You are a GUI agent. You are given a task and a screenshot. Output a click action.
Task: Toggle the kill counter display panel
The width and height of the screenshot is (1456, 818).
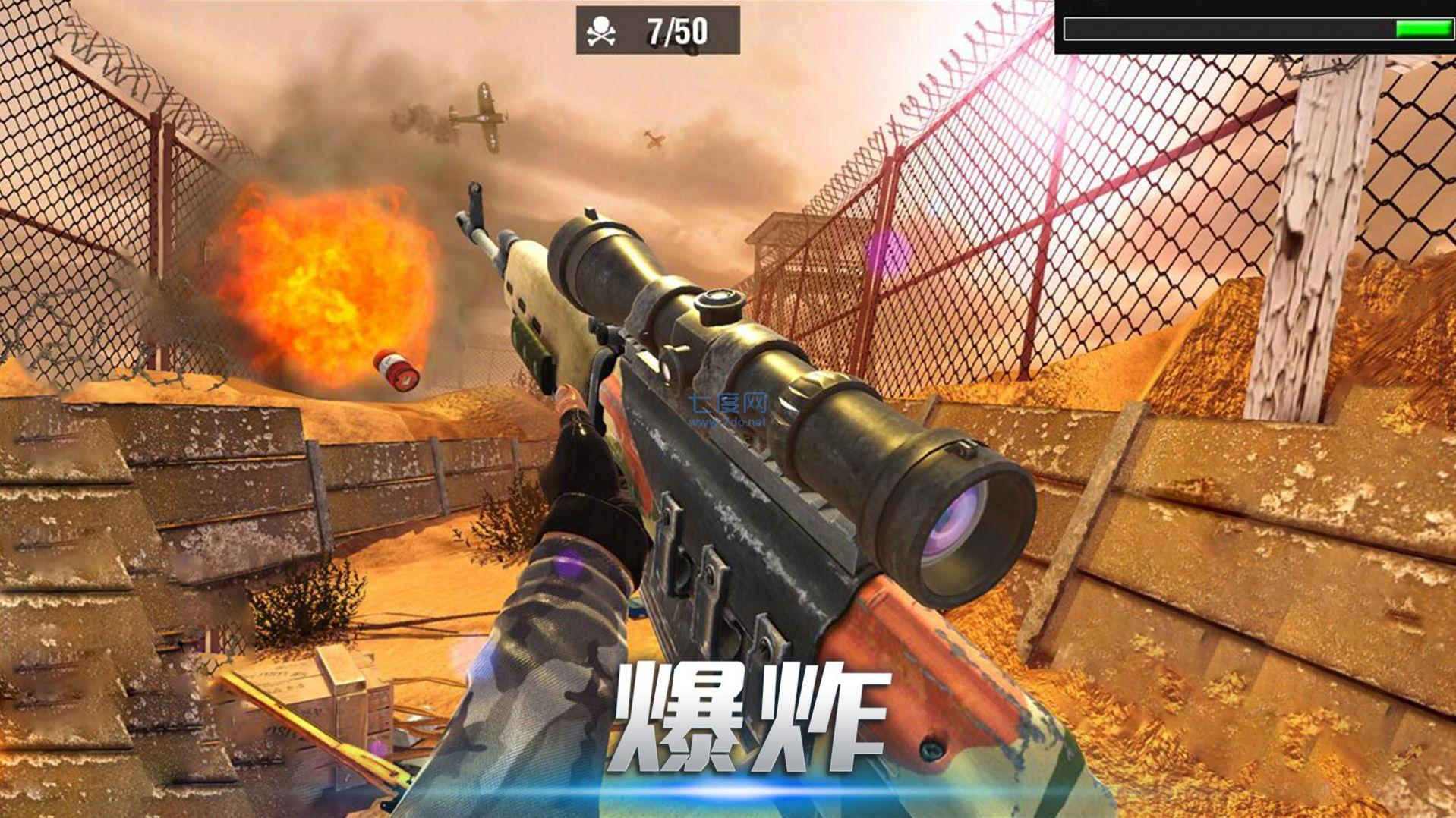(657, 30)
